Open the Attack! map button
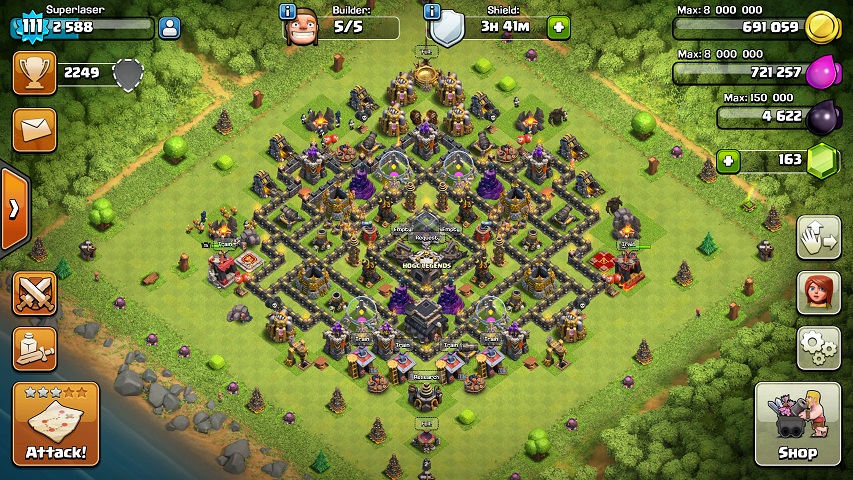This screenshot has height=480, width=853. tap(56, 423)
